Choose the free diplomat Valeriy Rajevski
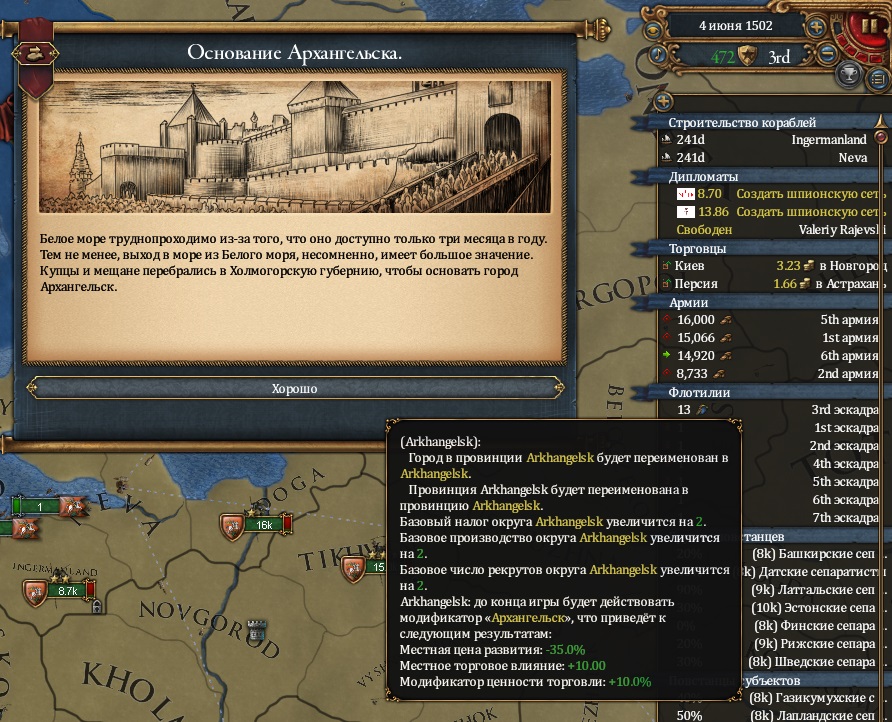The width and height of the screenshot is (892, 722). point(770,229)
